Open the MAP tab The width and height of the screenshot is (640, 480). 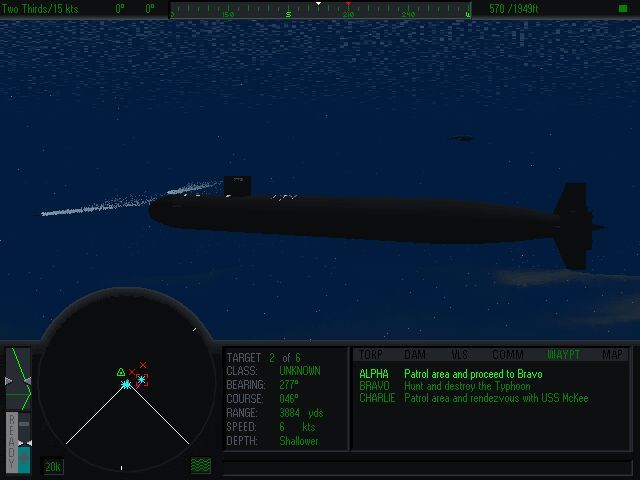(612, 354)
